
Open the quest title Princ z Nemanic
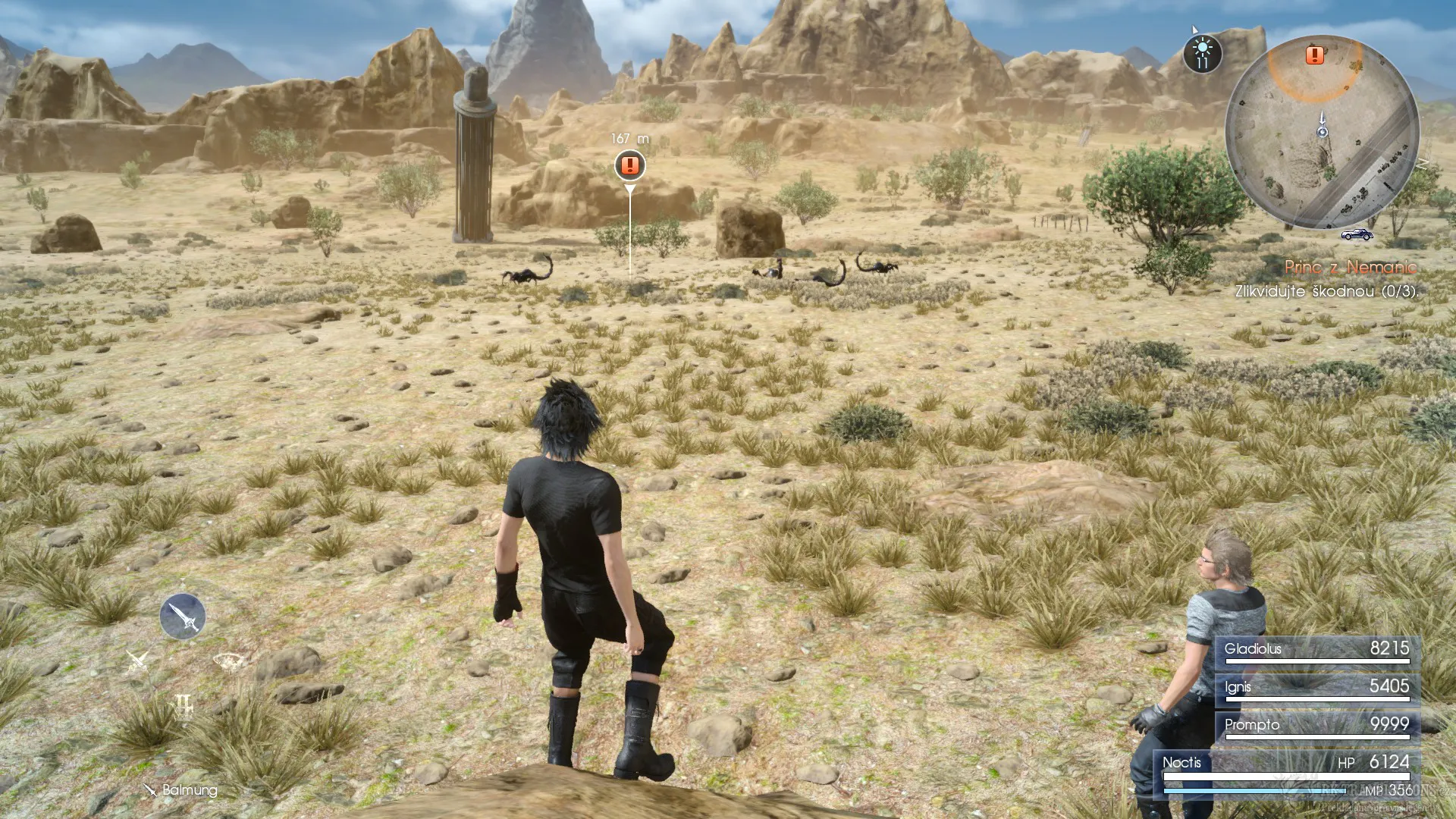[1351, 268]
